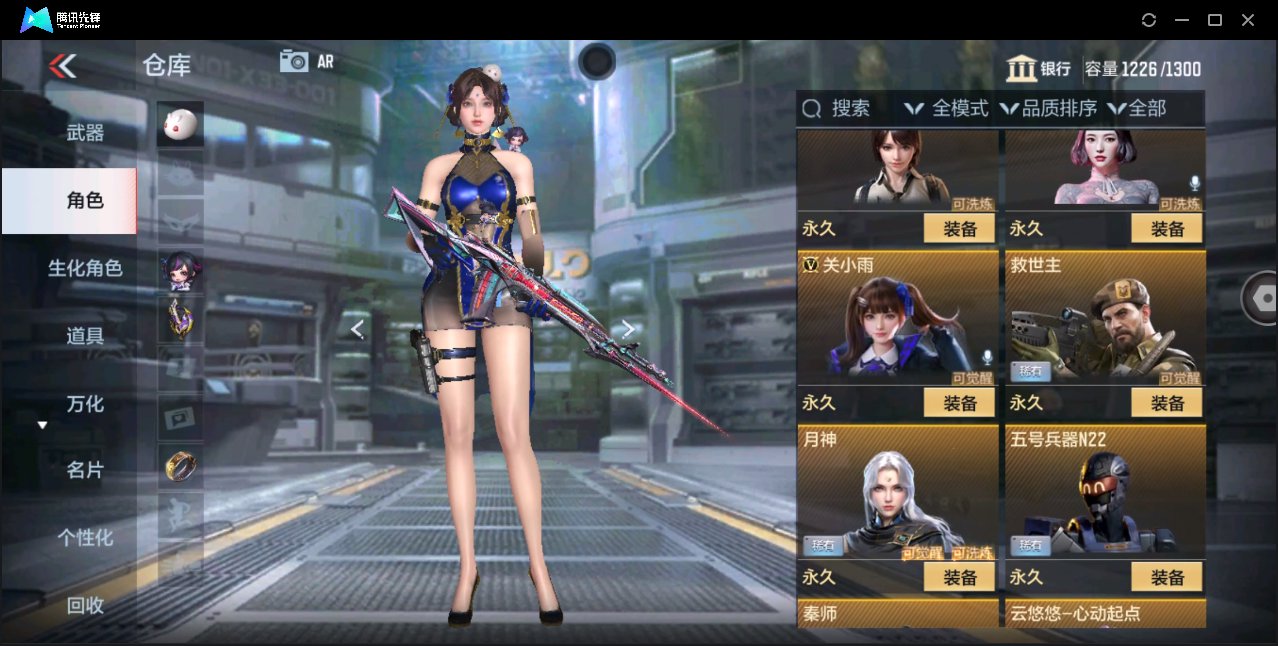Activate the AR camera button

point(306,61)
